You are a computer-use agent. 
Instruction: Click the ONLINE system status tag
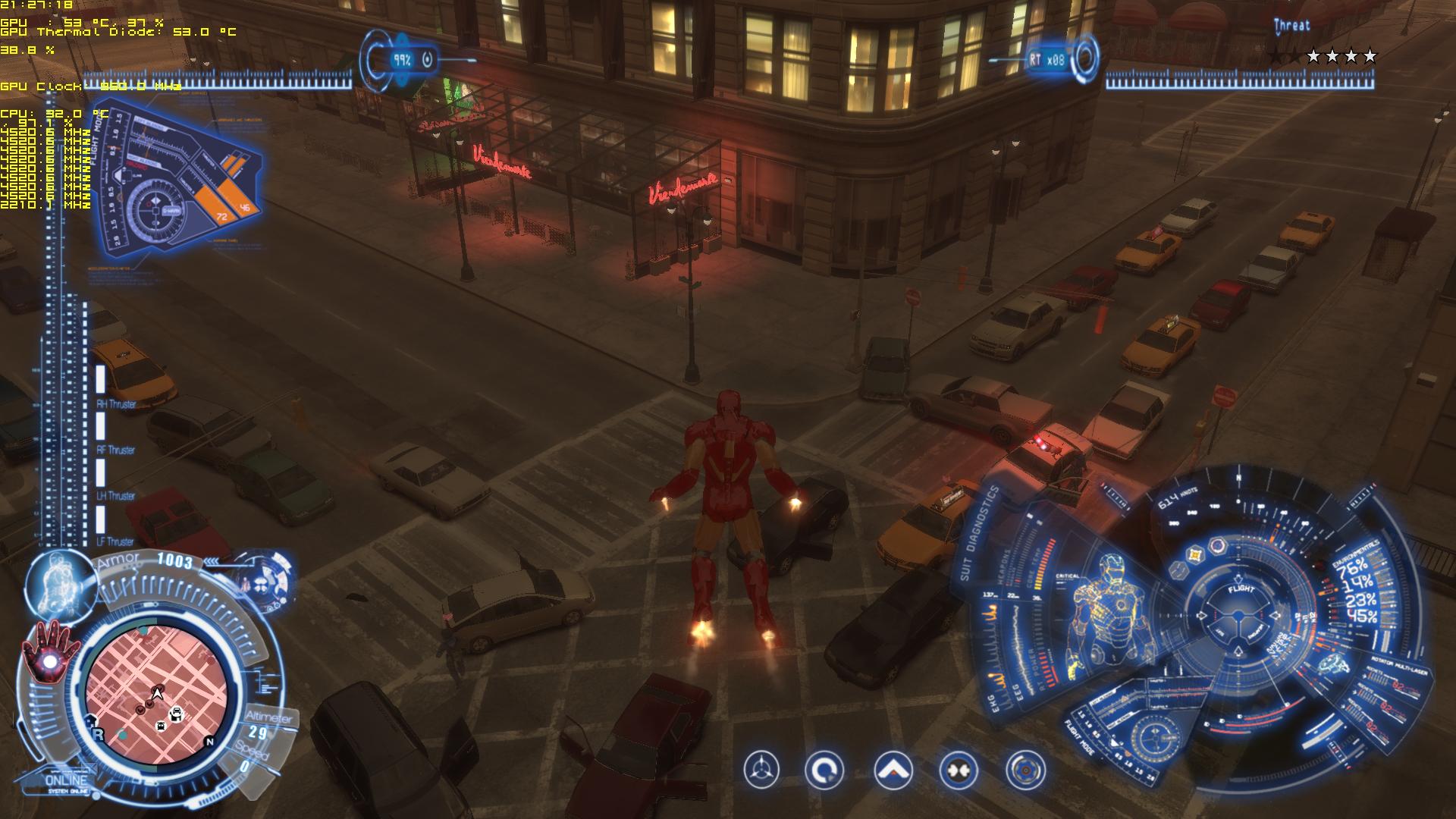[67, 780]
